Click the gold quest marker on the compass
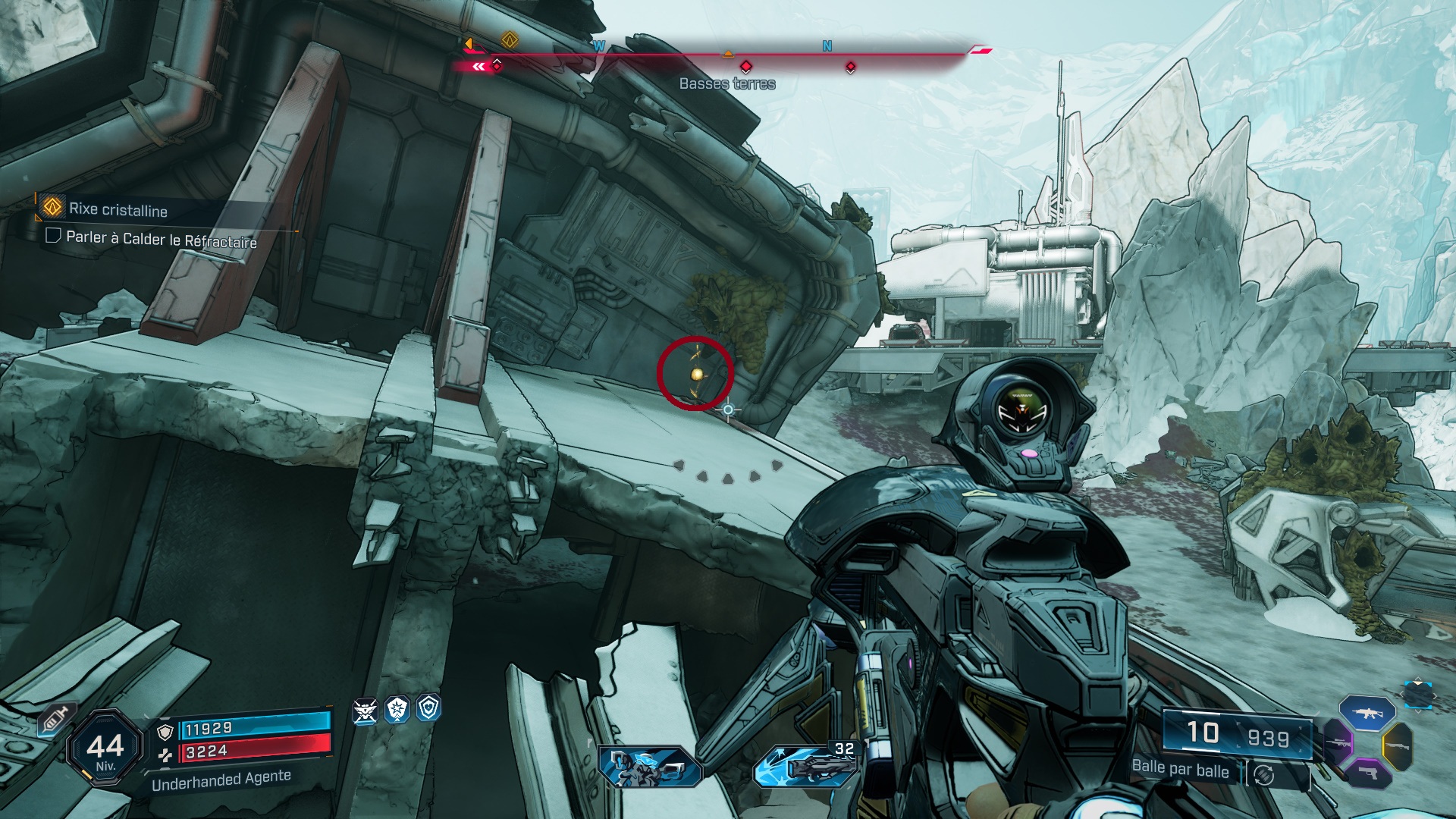 point(510,39)
